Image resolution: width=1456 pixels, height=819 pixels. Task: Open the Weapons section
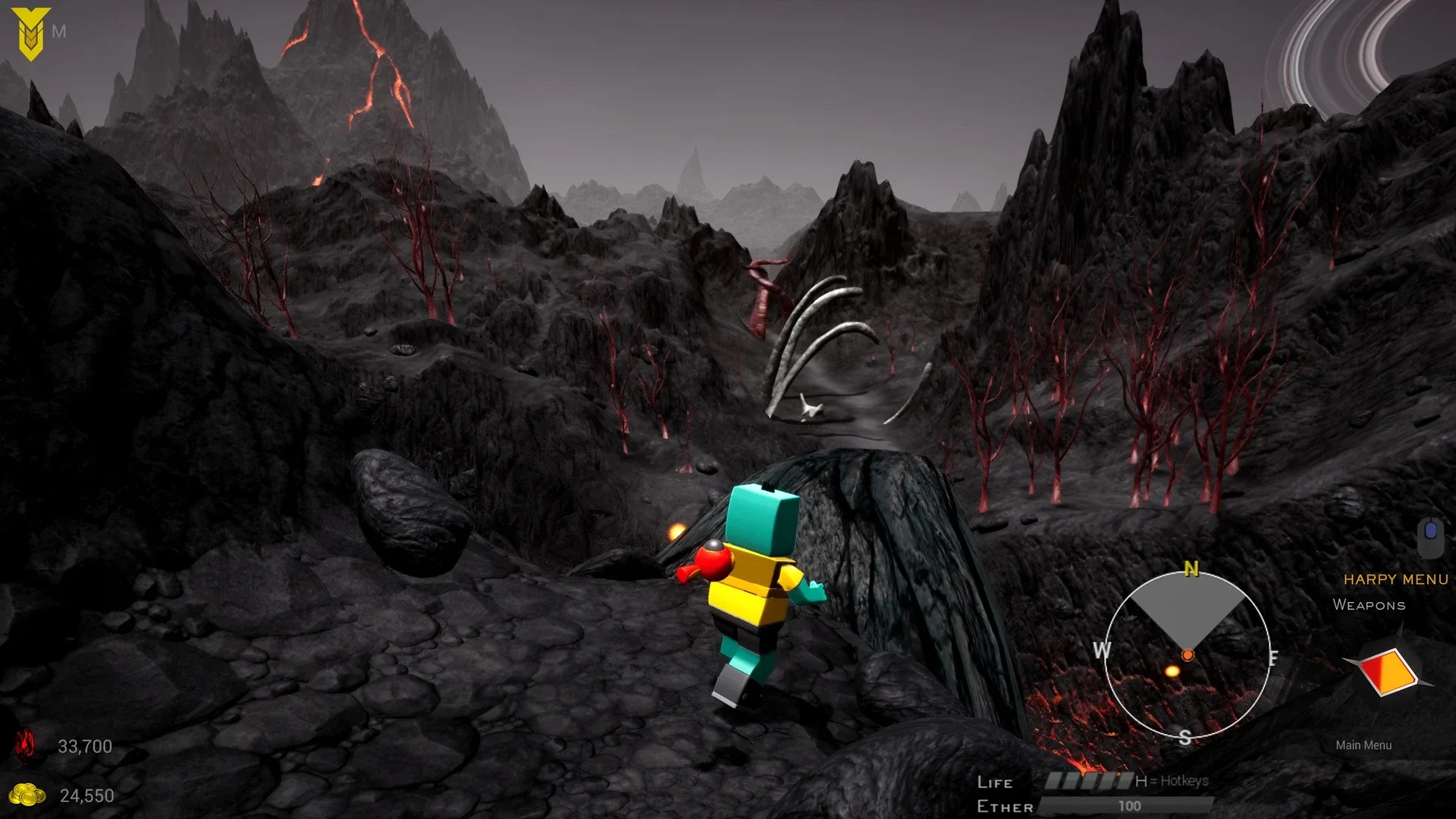click(x=1368, y=605)
